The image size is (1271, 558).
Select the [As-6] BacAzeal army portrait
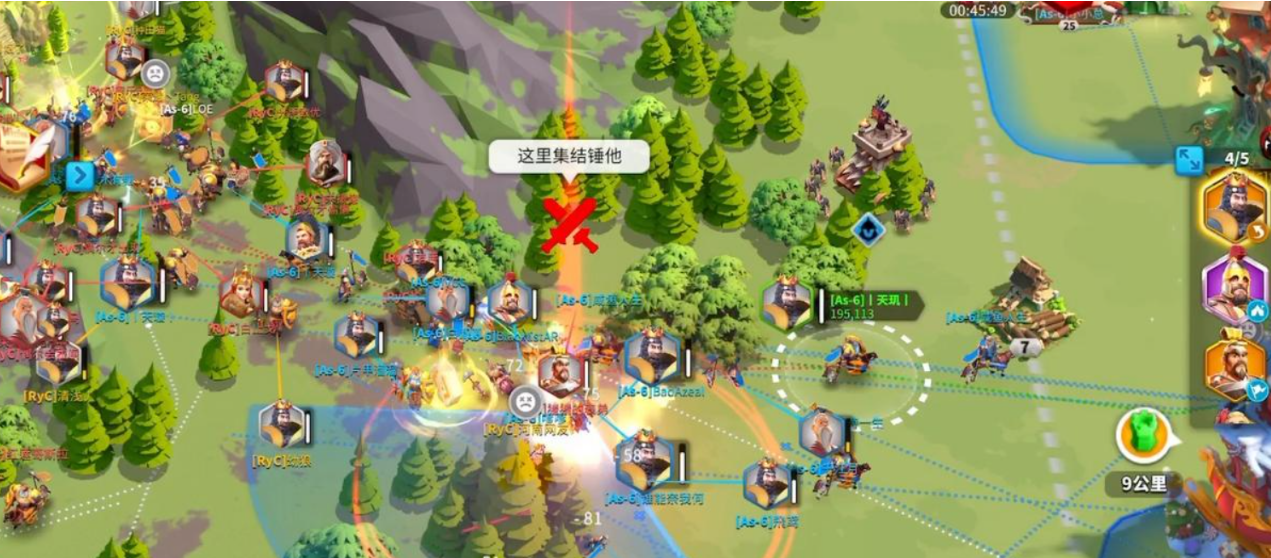pyautogui.click(x=652, y=356)
